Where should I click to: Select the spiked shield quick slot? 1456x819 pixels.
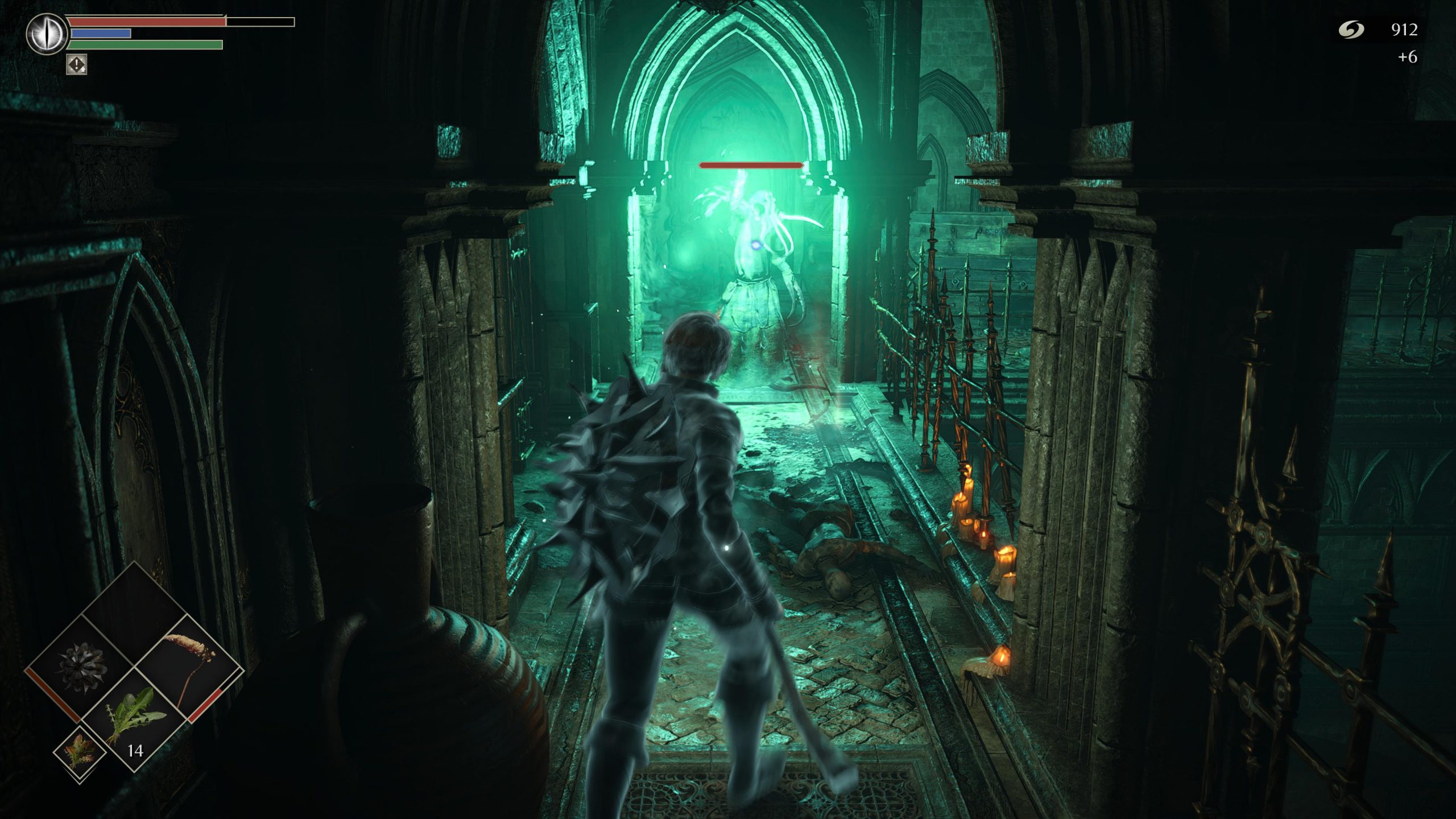click(82, 669)
